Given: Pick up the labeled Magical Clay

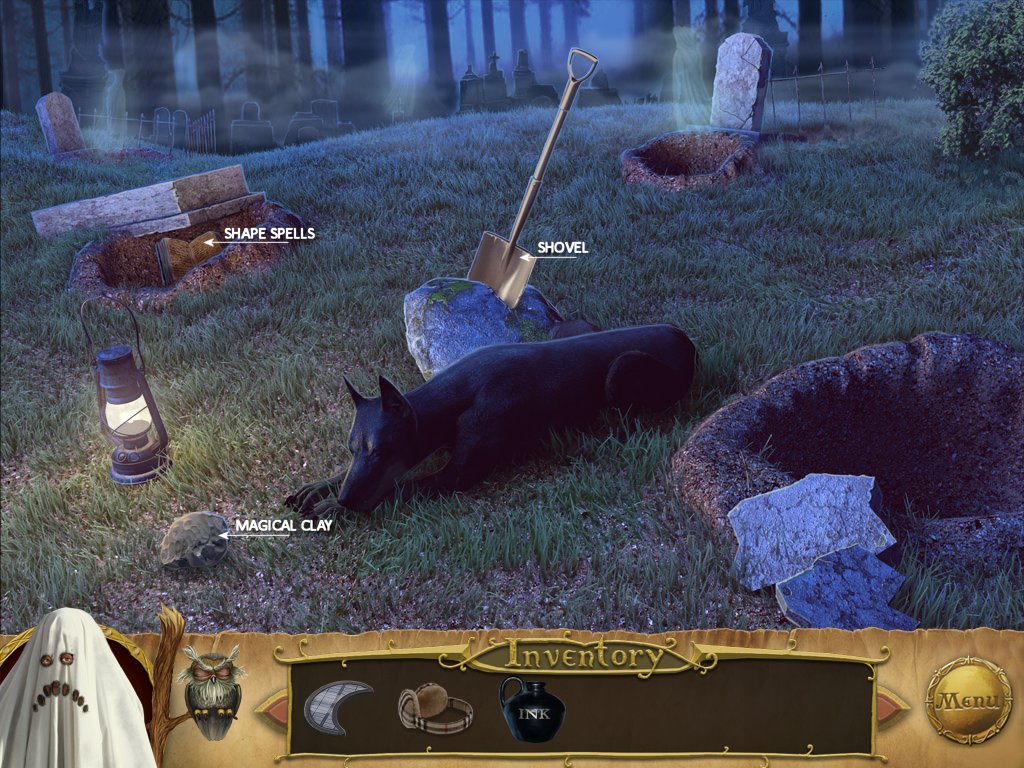Looking at the screenshot, I should [195, 540].
